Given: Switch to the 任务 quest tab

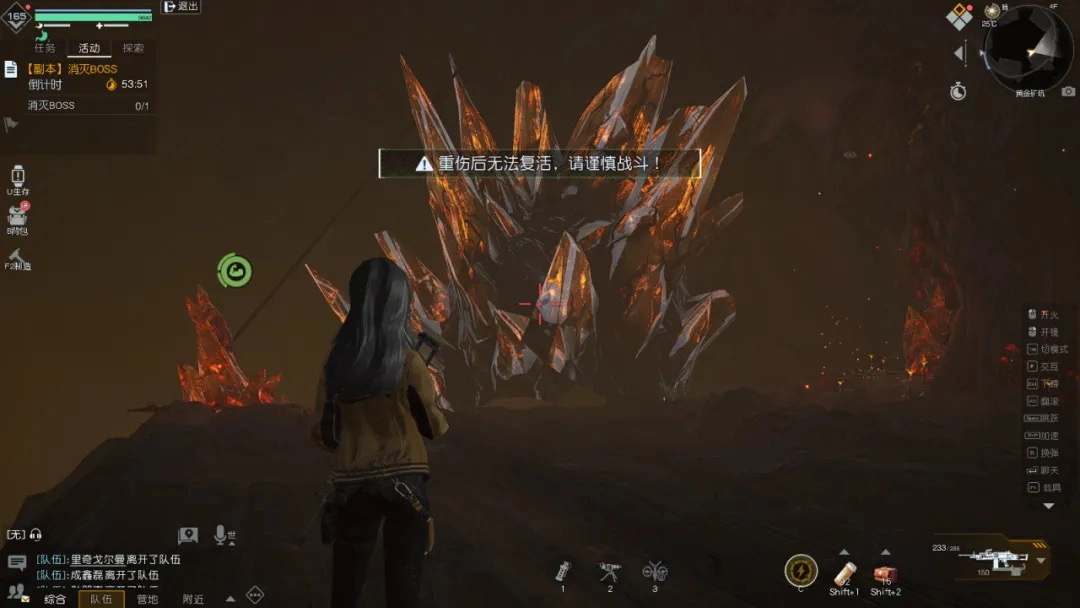Looking at the screenshot, I should coord(45,48).
